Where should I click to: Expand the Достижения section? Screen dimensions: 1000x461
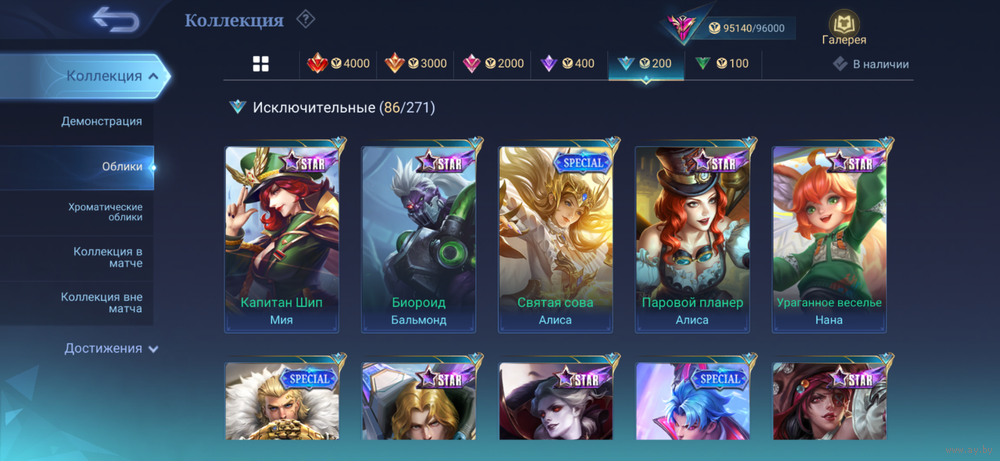pyautogui.click(x=111, y=348)
